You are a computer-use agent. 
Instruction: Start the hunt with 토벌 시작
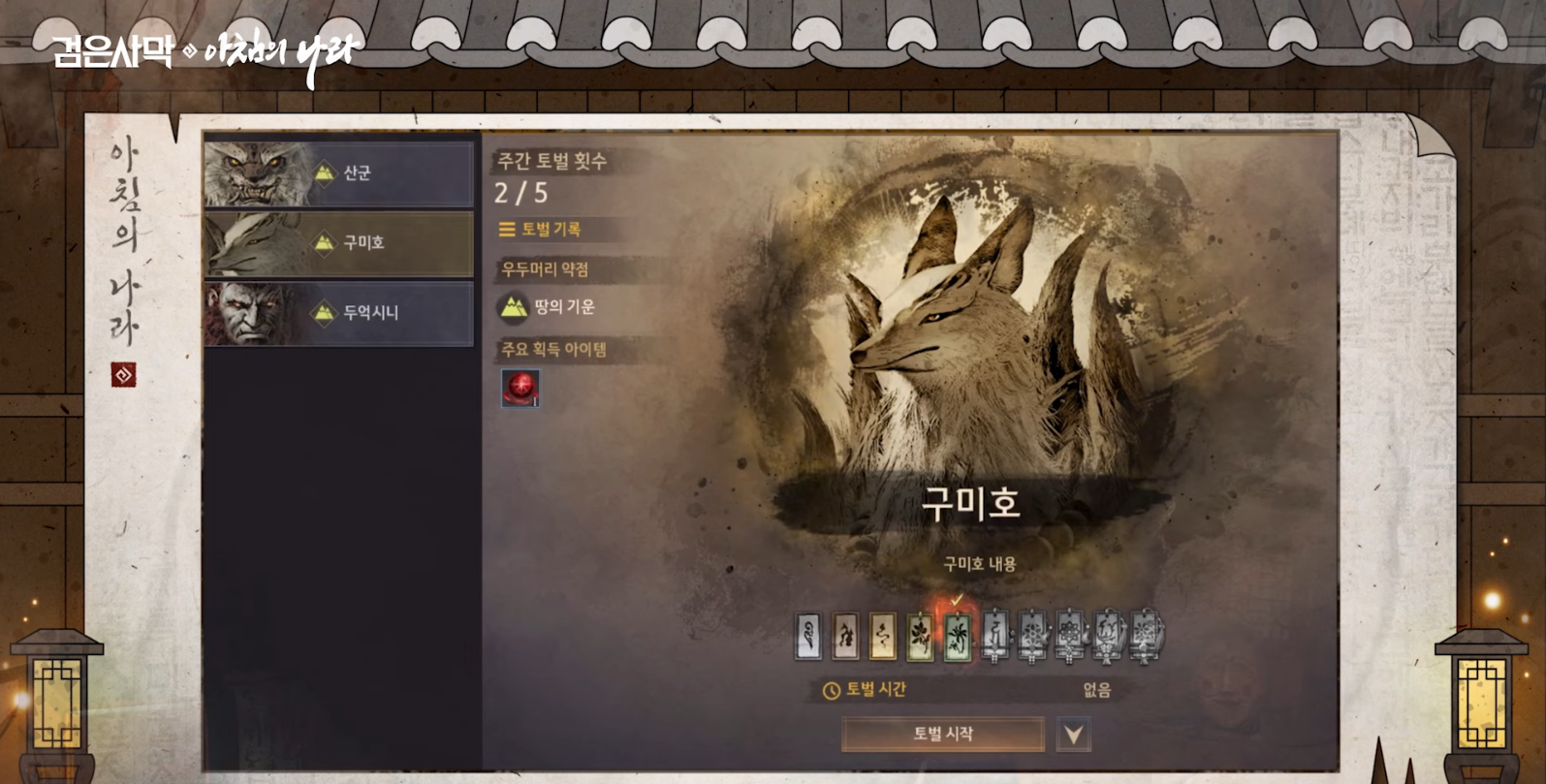coord(942,734)
